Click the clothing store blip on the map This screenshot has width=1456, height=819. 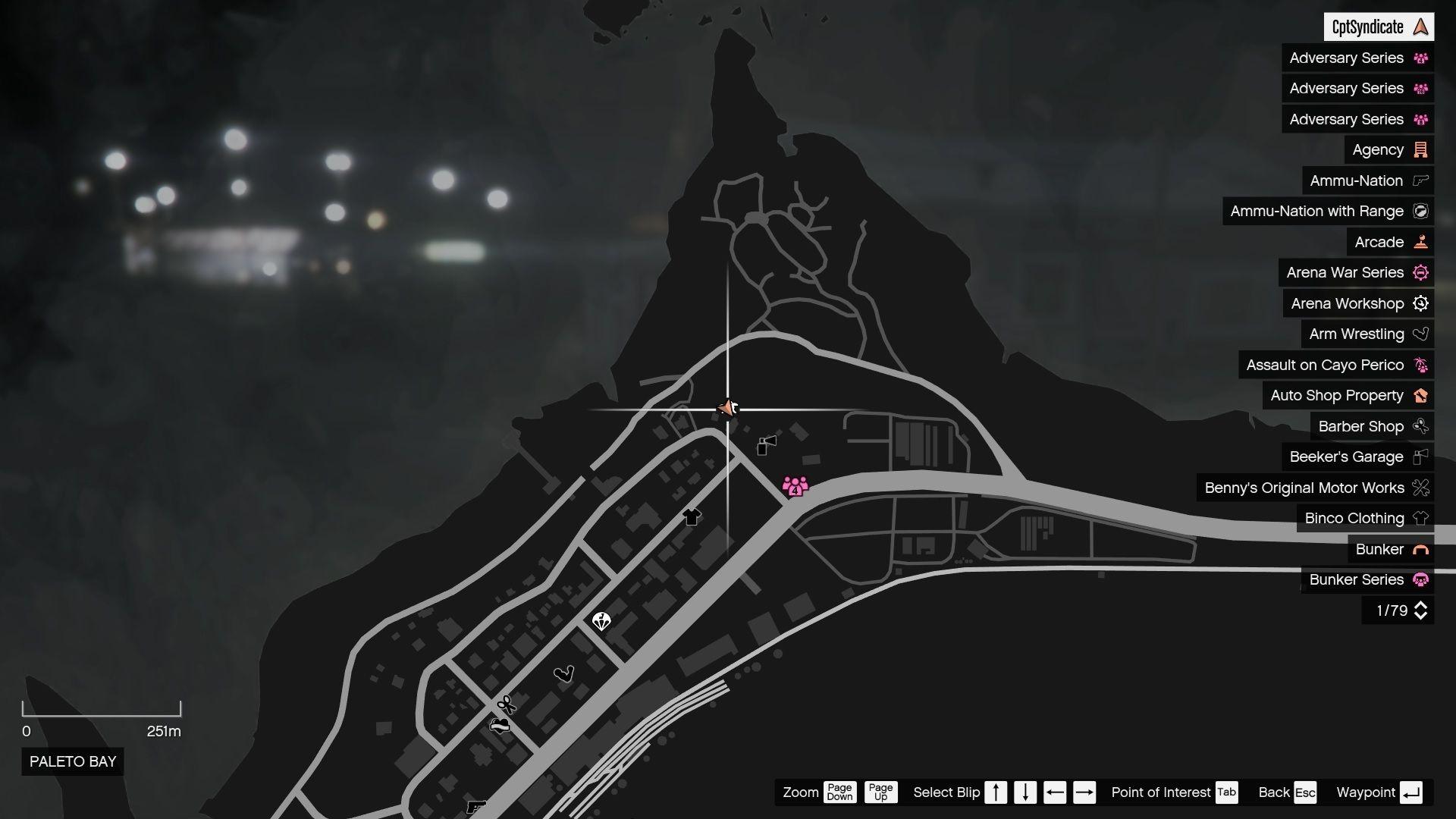coord(691,517)
